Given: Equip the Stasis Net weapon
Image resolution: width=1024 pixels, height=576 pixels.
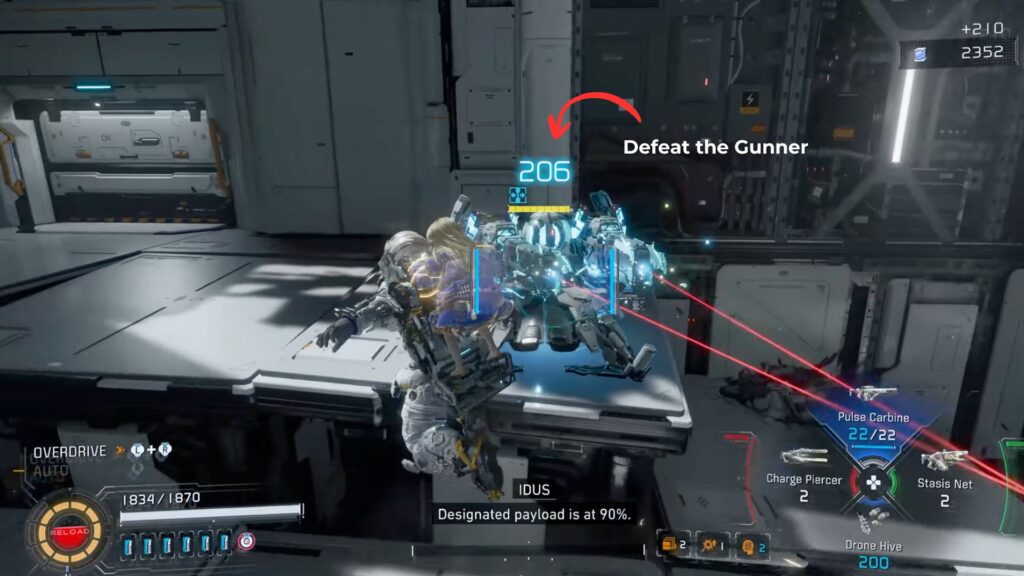Looking at the screenshot, I should click(944, 460).
